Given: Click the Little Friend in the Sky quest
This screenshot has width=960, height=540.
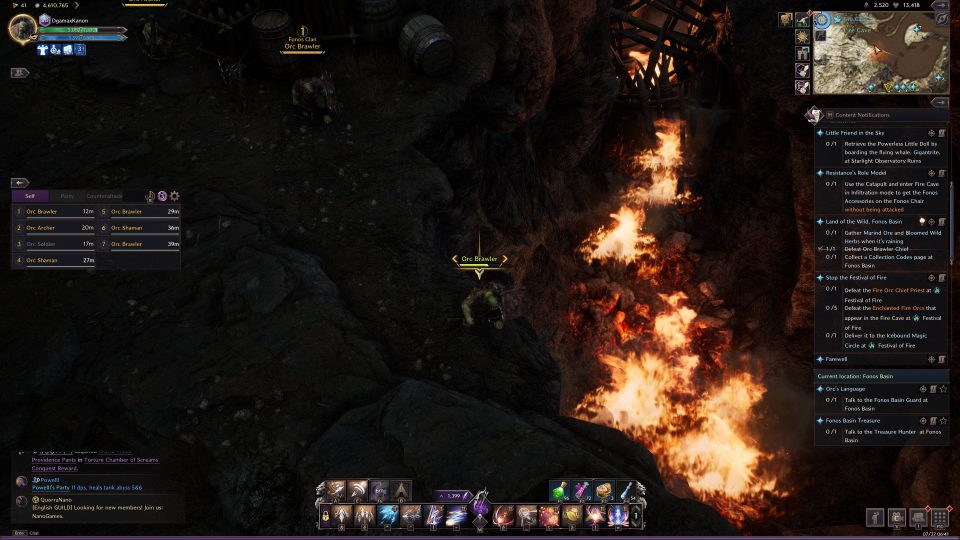Looking at the screenshot, I should tap(855, 132).
